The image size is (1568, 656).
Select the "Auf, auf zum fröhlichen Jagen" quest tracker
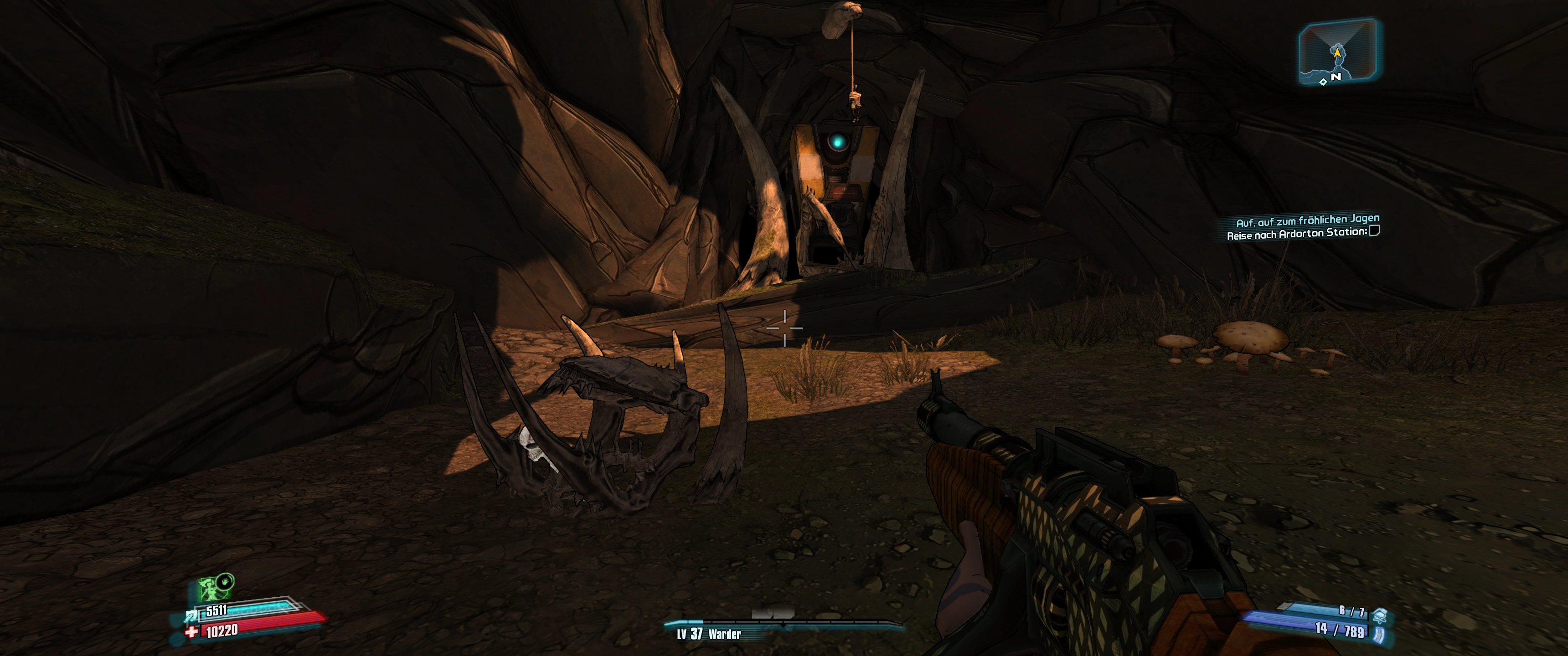tap(1307, 220)
